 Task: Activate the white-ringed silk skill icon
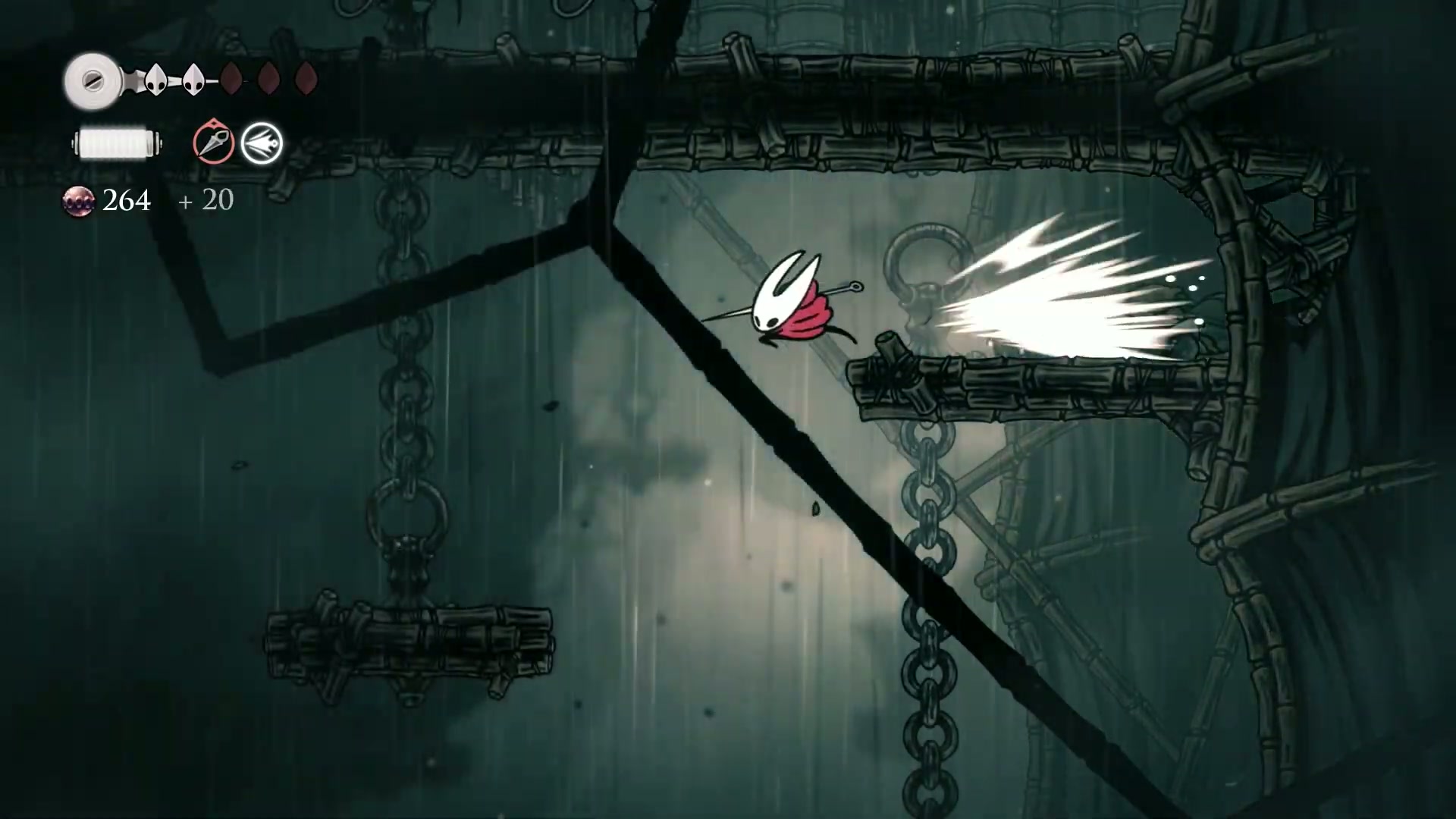tap(262, 143)
